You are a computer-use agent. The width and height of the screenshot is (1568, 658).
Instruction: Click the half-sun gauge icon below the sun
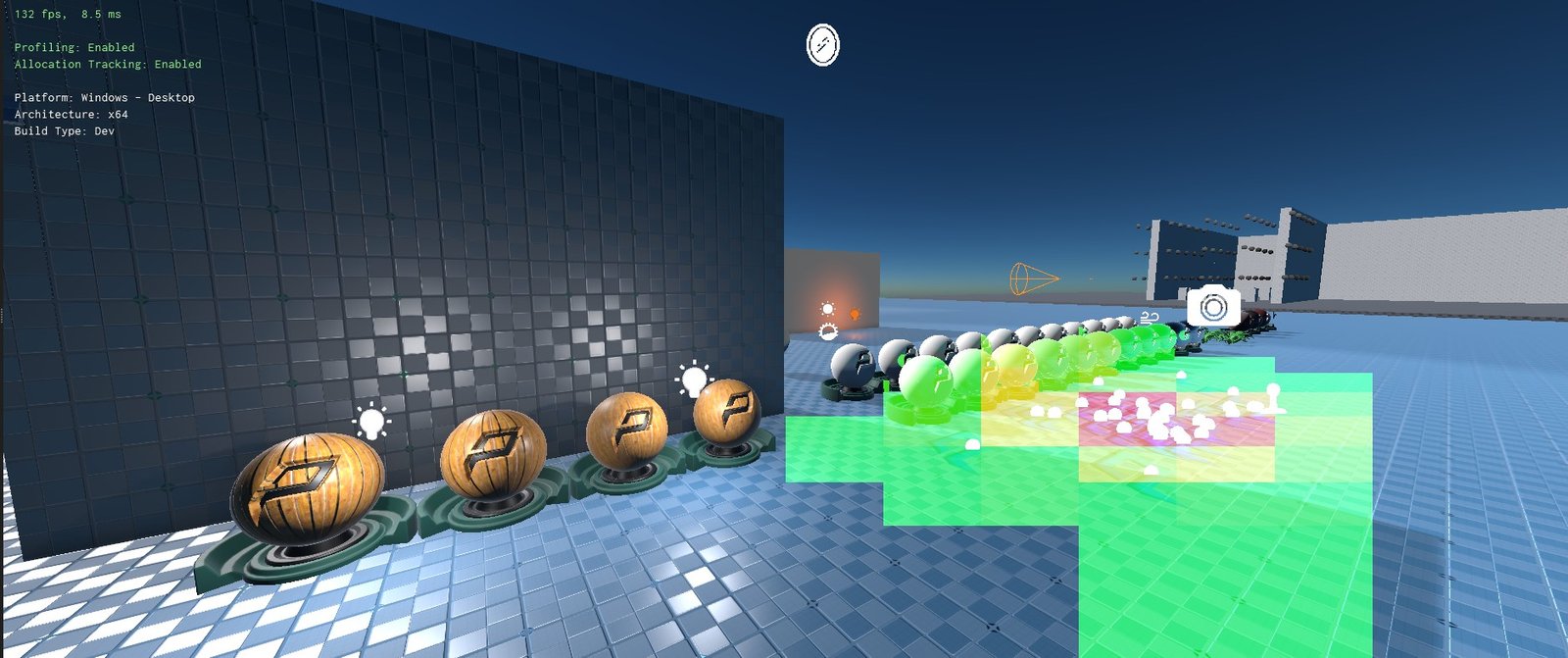click(x=828, y=332)
